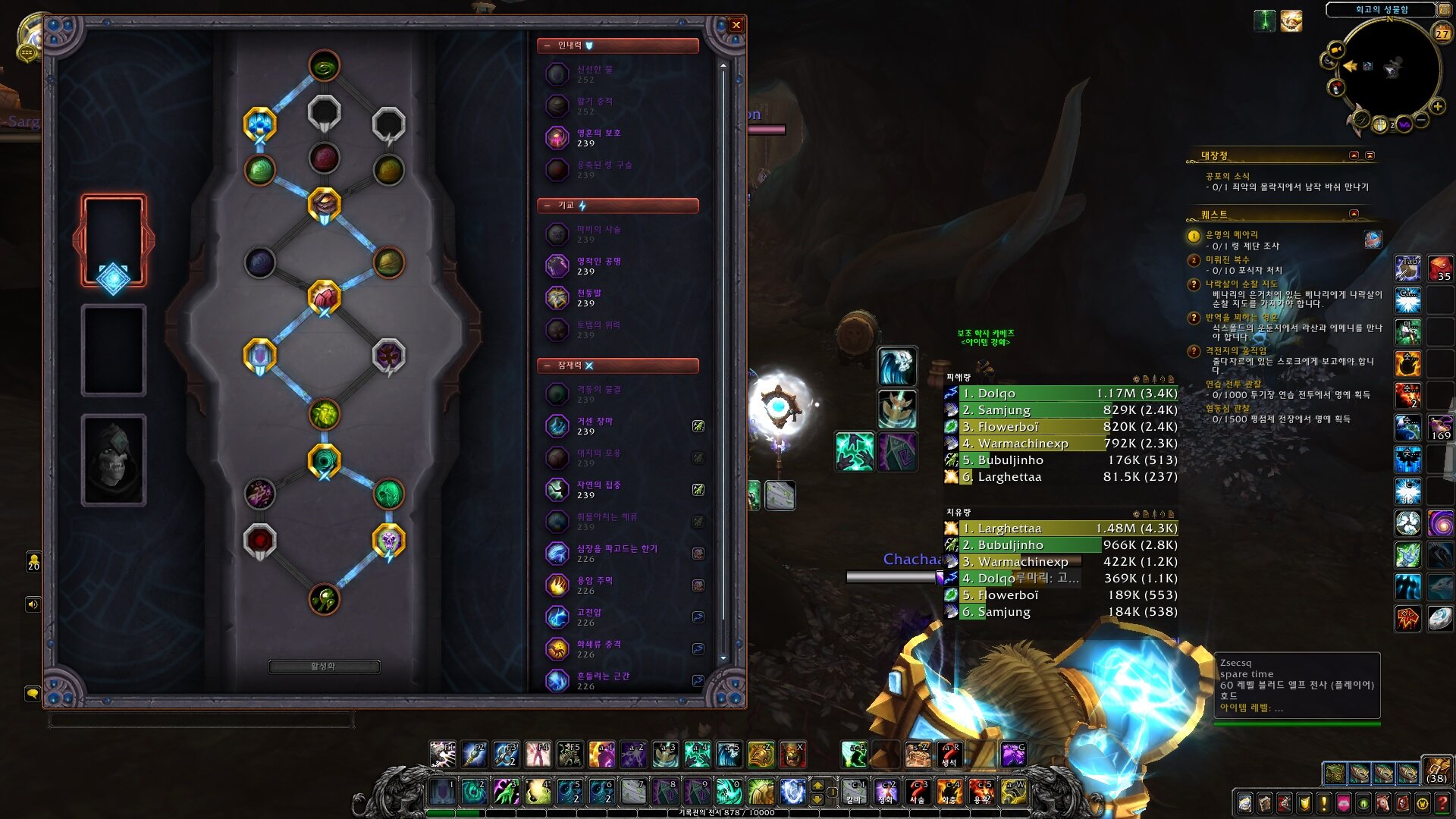Select the 자연의 집중 conduit
The height and width of the screenshot is (819, 1456).
599,490
